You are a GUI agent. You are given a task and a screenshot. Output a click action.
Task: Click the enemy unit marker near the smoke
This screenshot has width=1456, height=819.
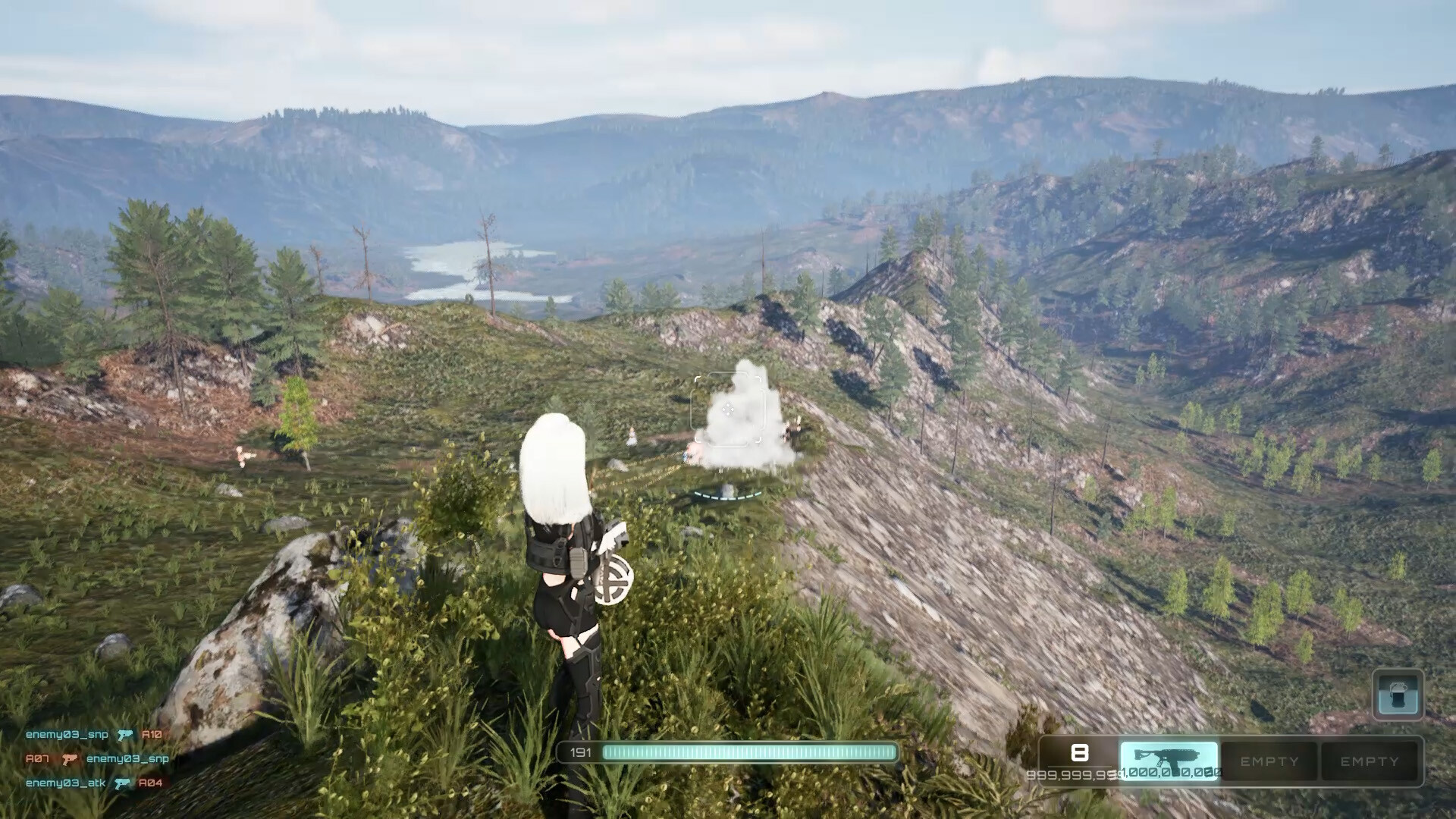690,455
